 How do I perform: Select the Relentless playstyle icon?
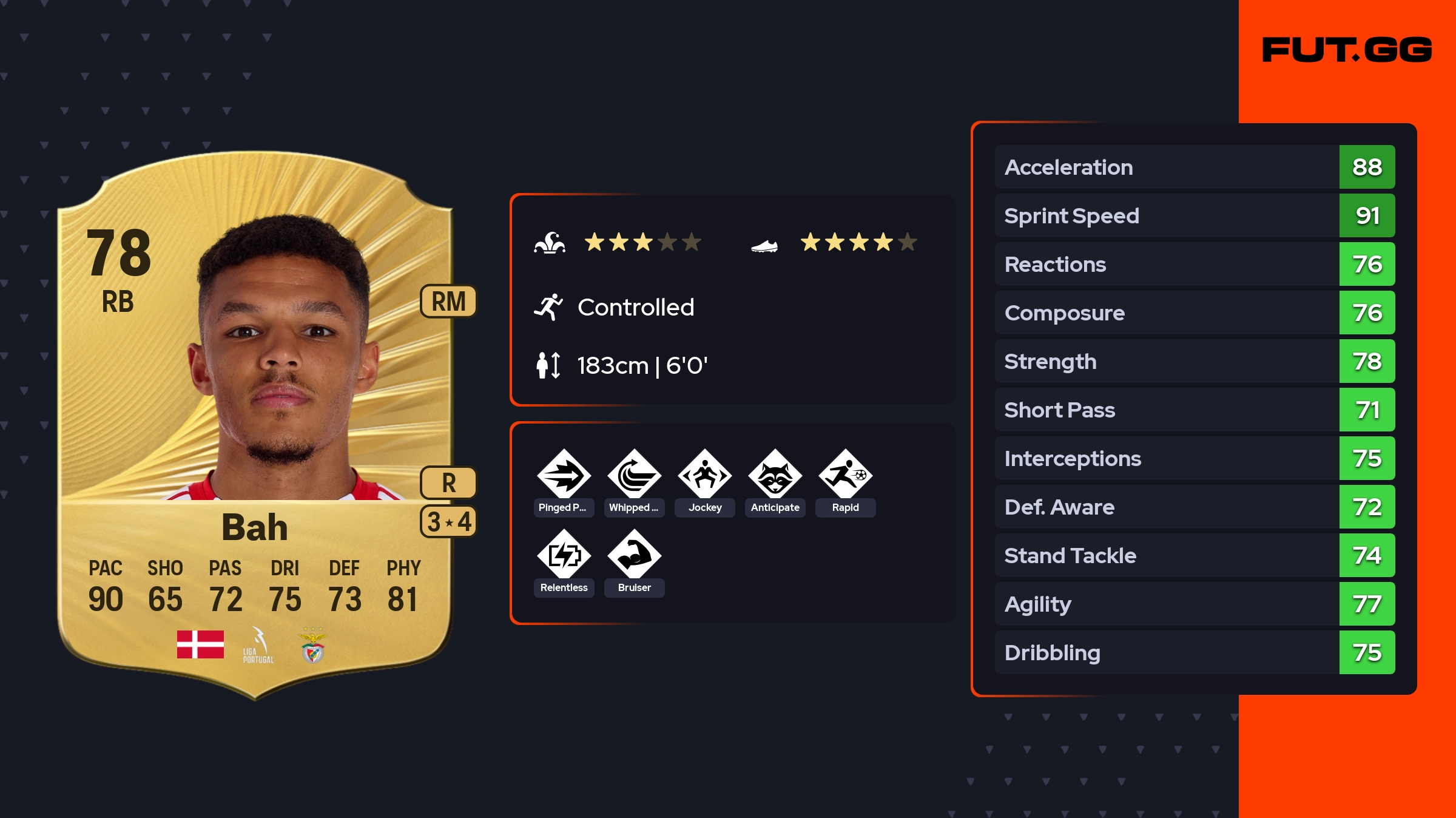564,555
